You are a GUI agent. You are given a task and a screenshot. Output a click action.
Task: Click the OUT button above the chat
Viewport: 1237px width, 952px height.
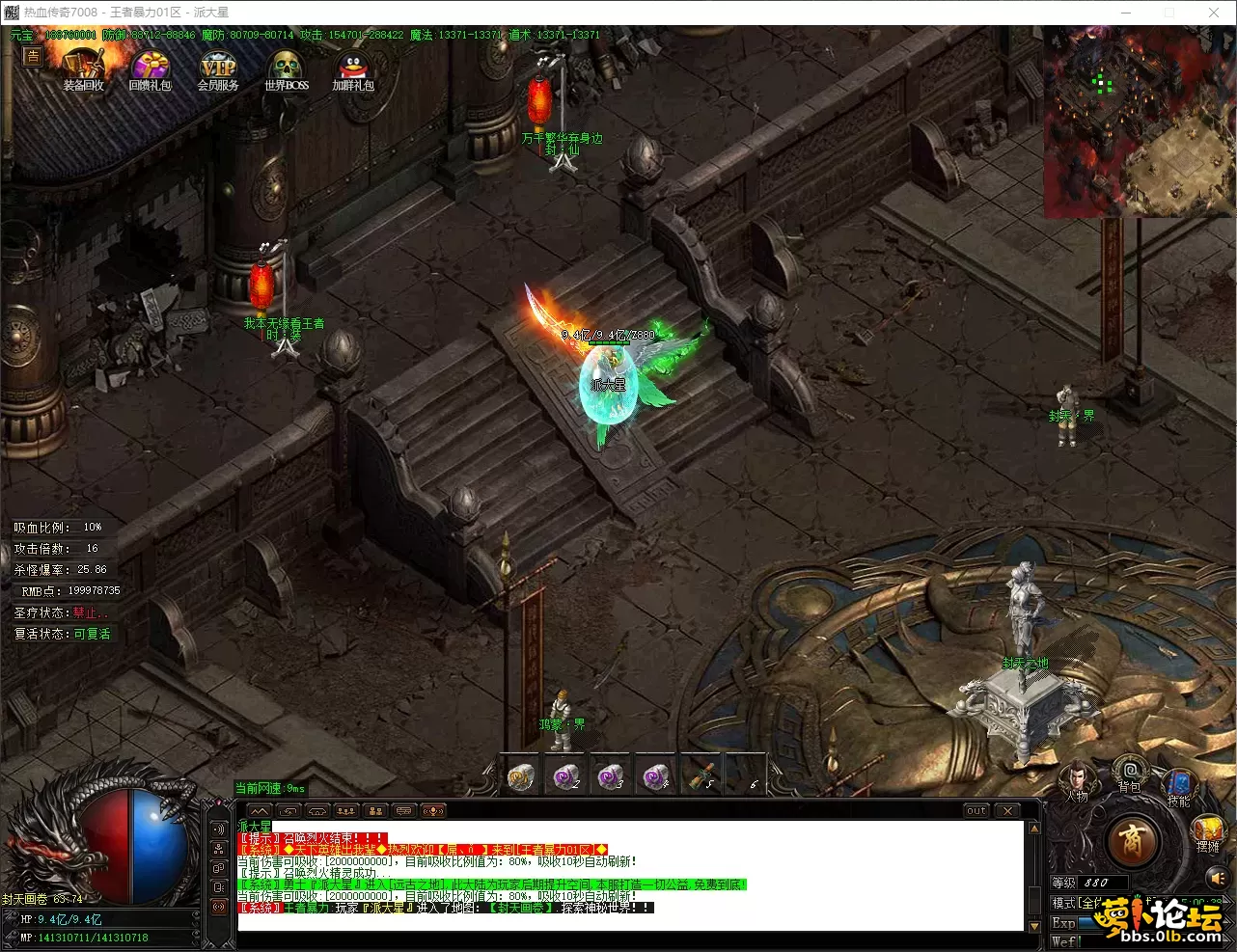point(976,811)
